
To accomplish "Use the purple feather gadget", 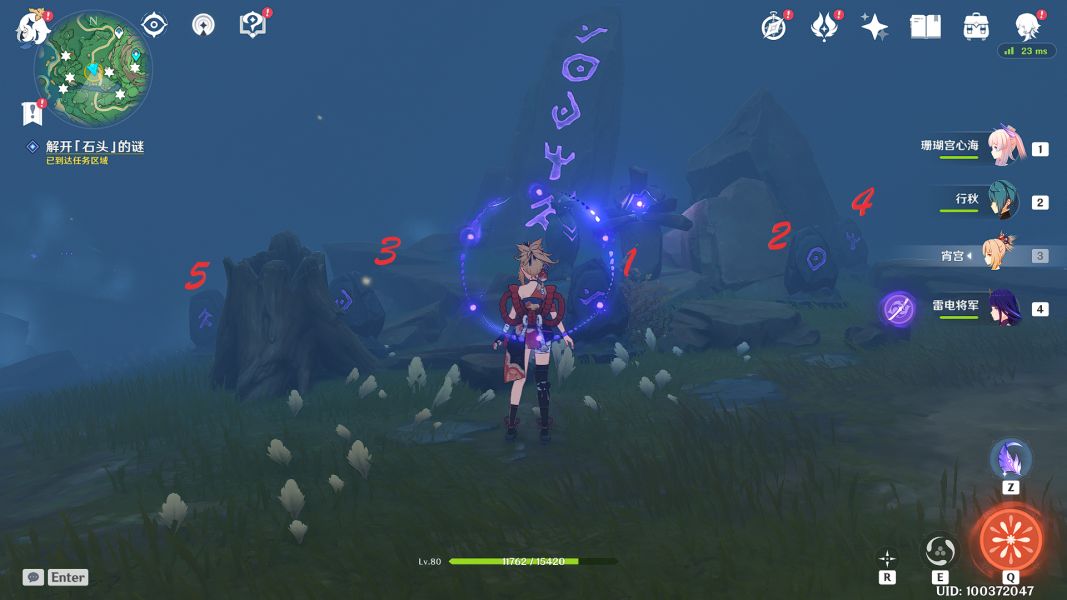I will tap(1010, 459).
